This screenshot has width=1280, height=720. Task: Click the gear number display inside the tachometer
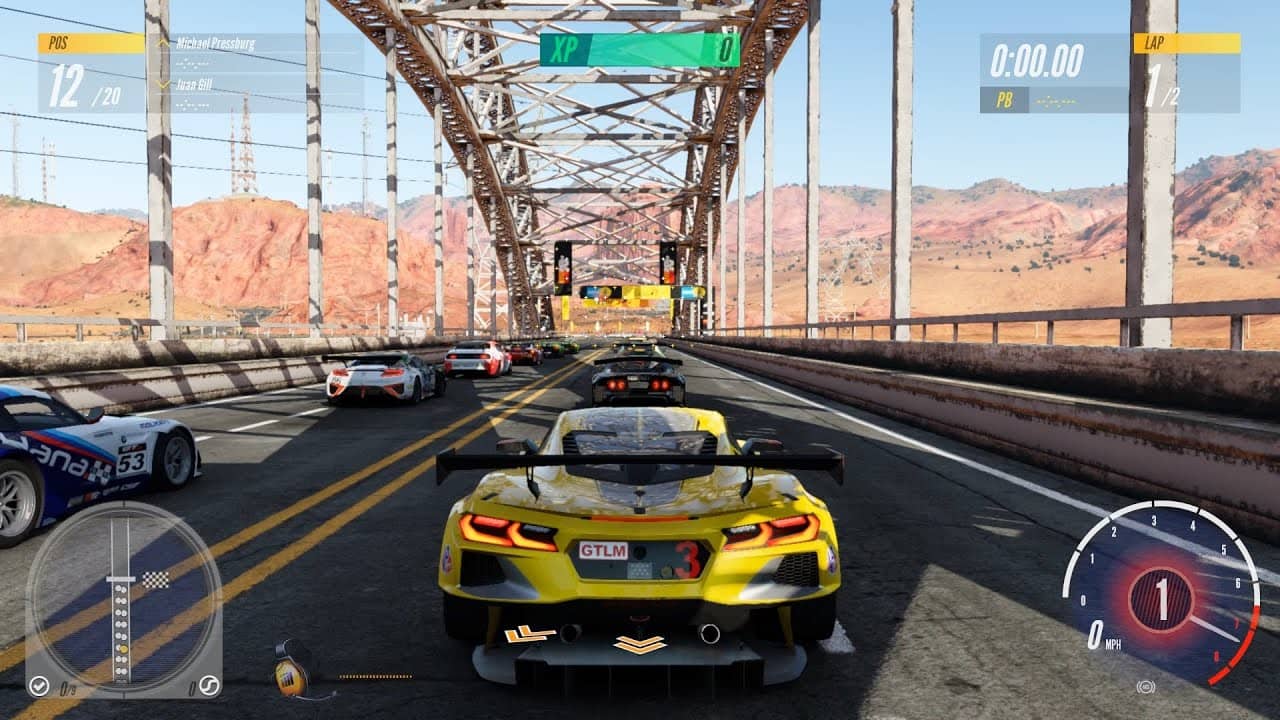[1162, 593]
